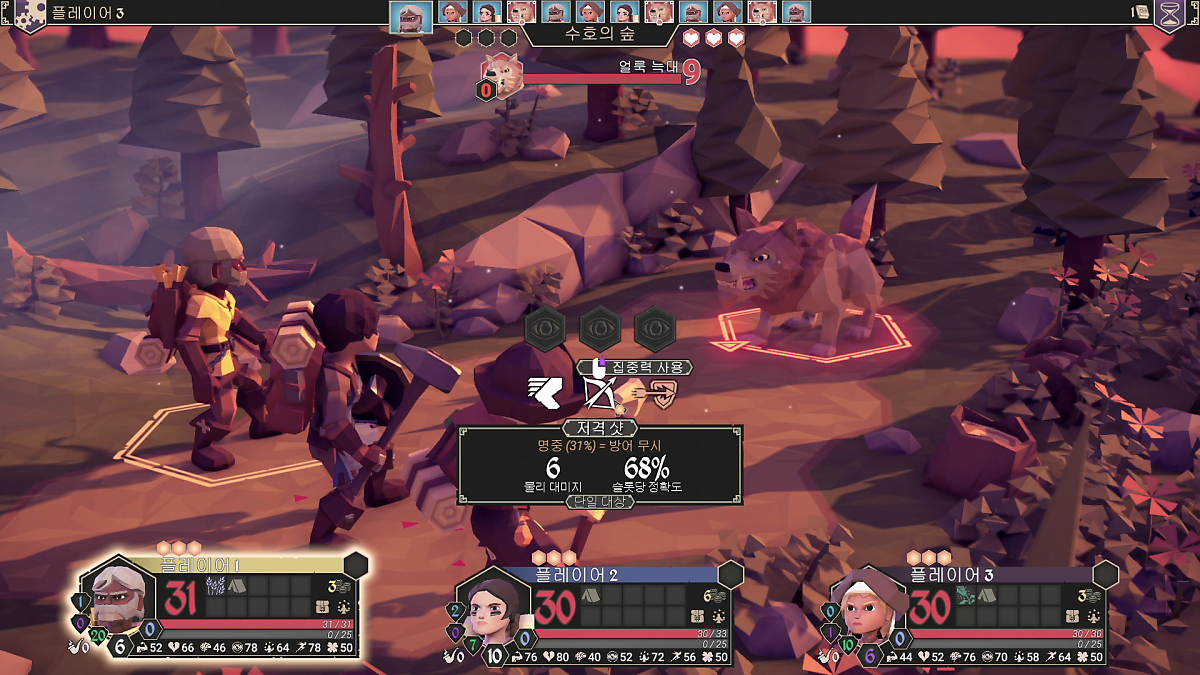1200x675 pixels.
Task: Click the 얼룩 늑대 wolf enemy portrait
Action: click(503, 75)
